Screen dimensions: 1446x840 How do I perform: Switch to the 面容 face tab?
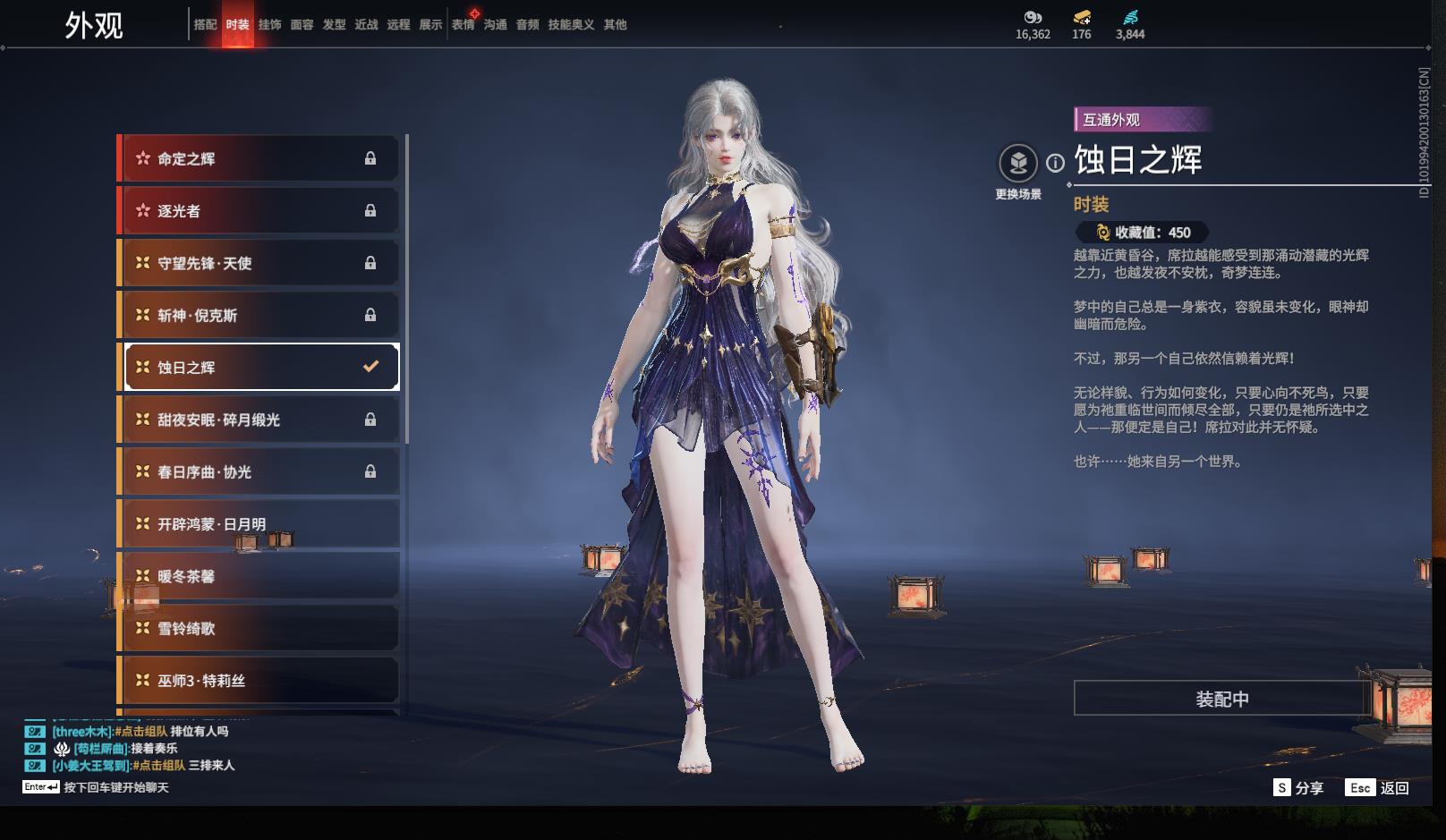(x=302, y=24)
